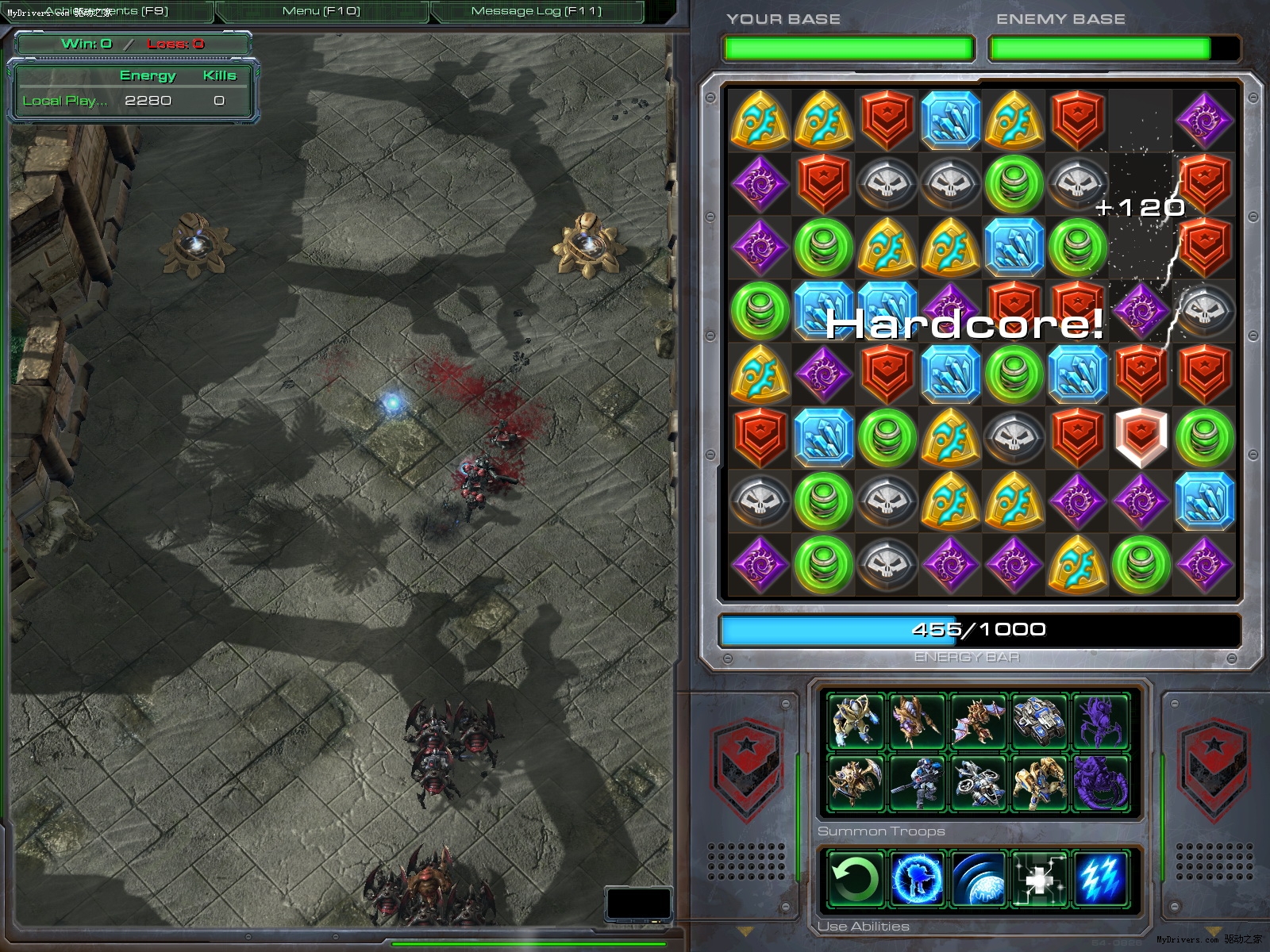Image resolution: width=1270 pixels, height=952 pixels.
Task: Summon the winged Mutalisk
Action: coord(978,721)
